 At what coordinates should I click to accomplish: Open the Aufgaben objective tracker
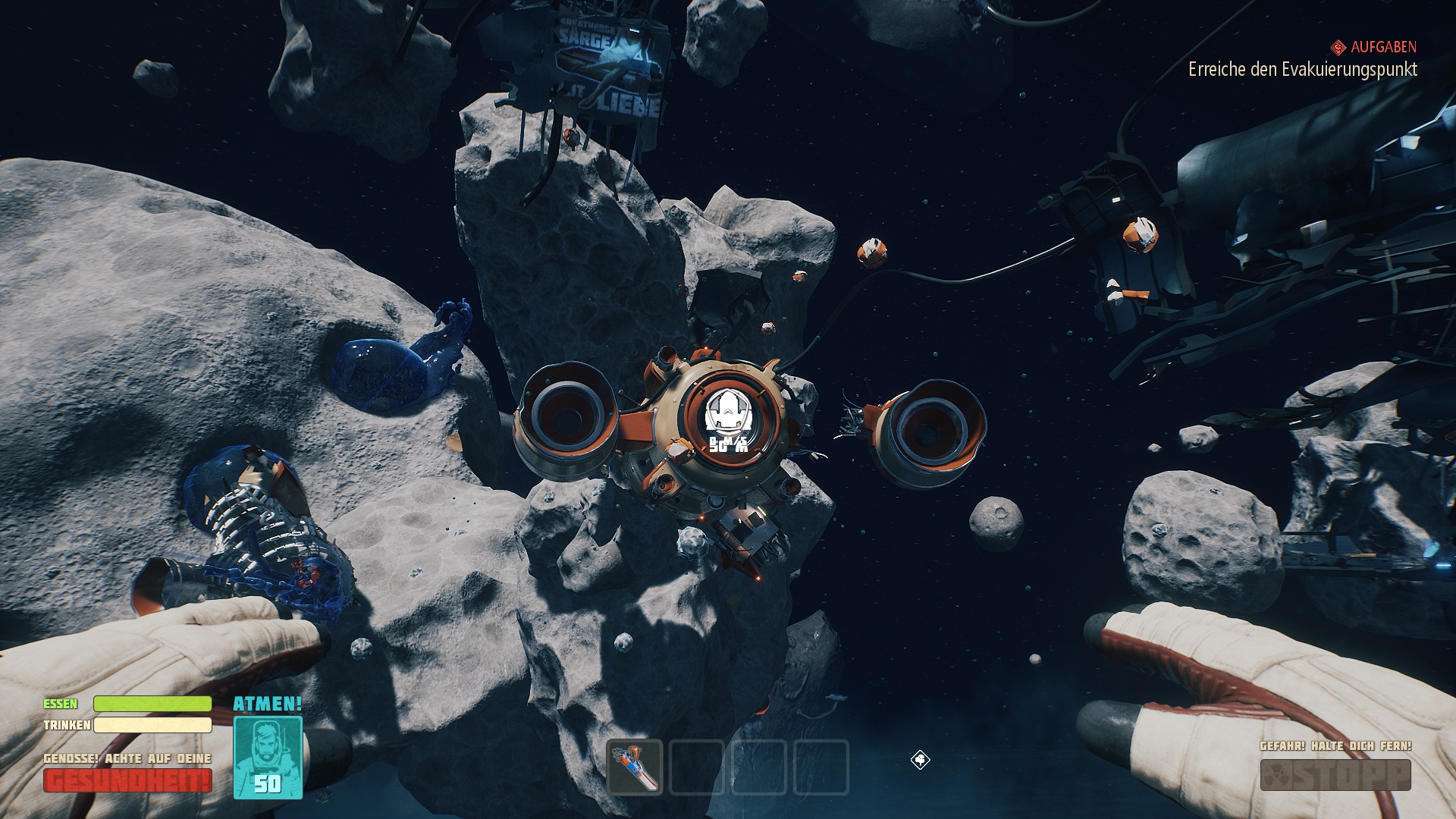click(1373, 47)
